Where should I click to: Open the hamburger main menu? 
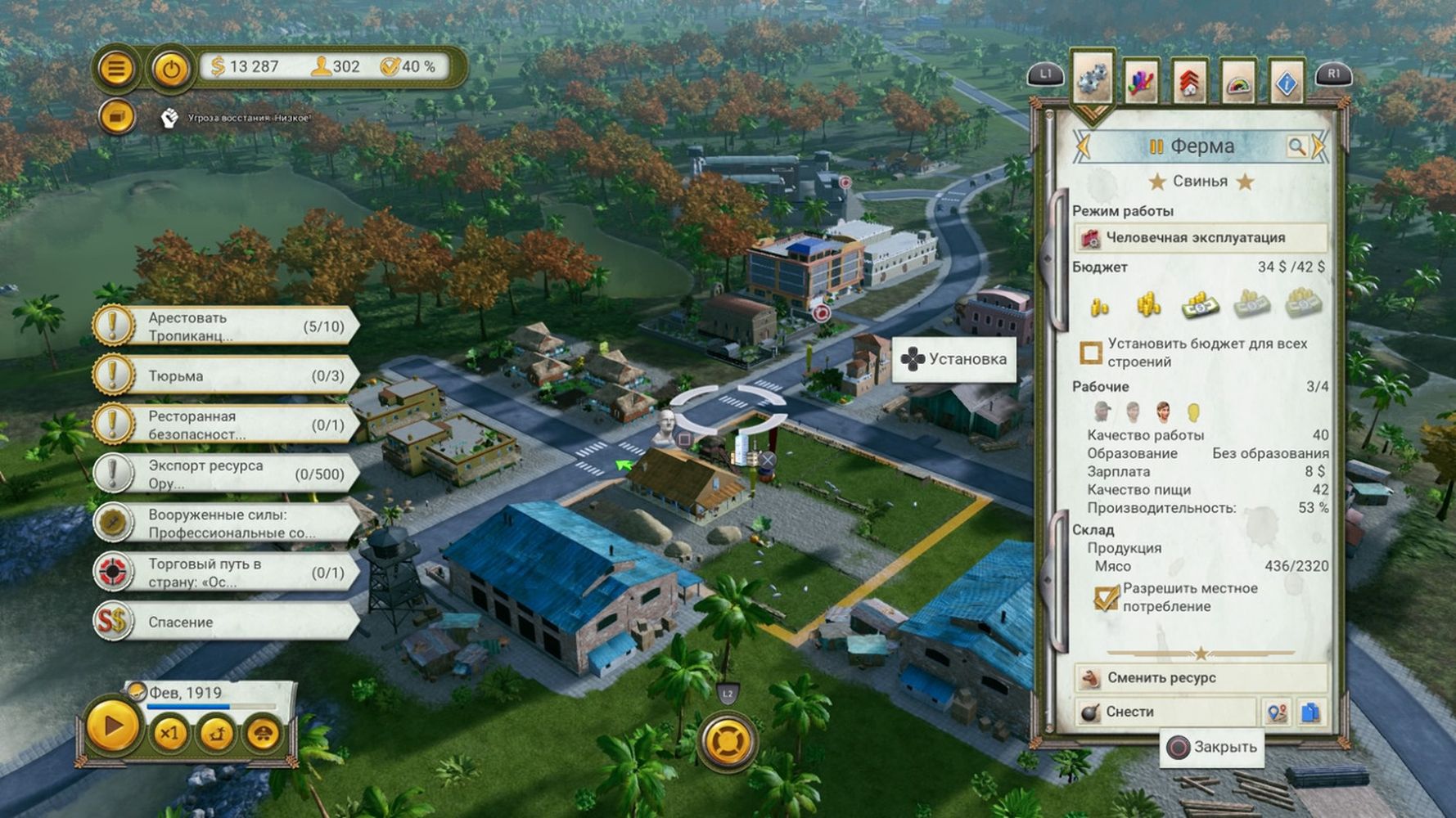point(116,68)
